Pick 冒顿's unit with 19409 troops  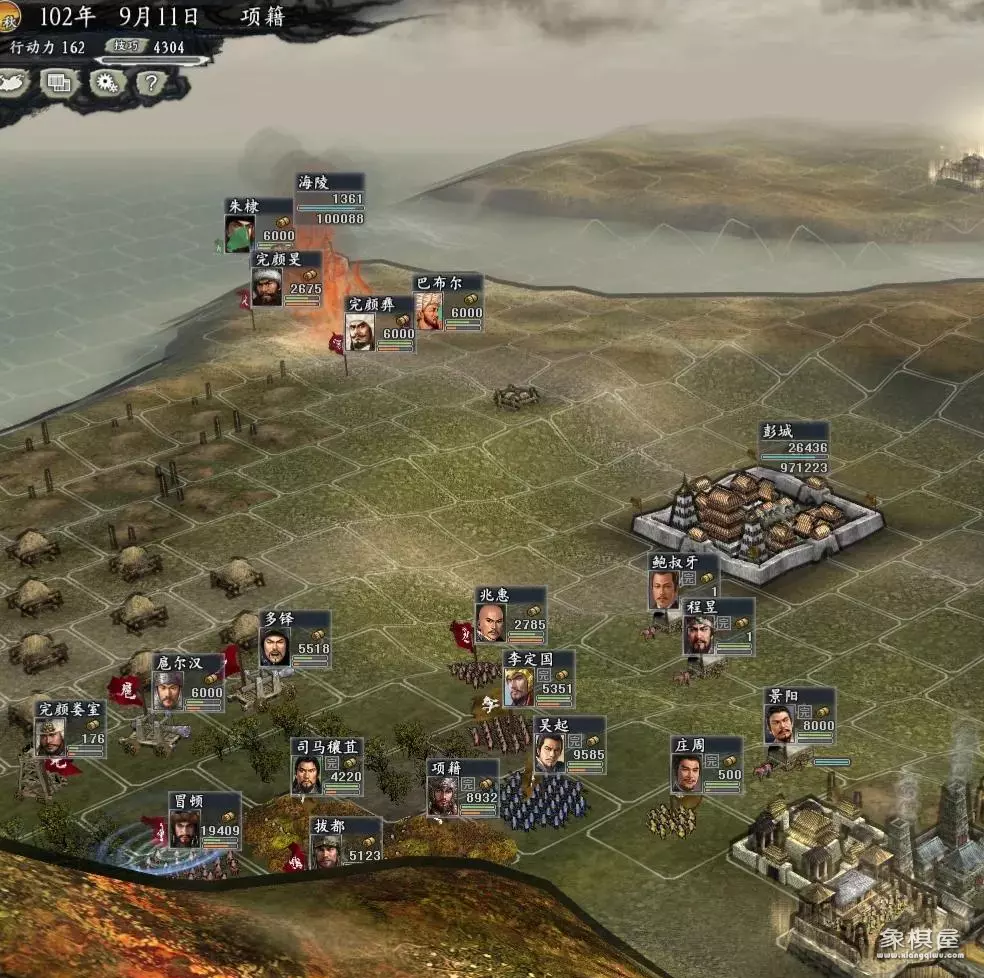pyautogui.click(x=204, y=819)
